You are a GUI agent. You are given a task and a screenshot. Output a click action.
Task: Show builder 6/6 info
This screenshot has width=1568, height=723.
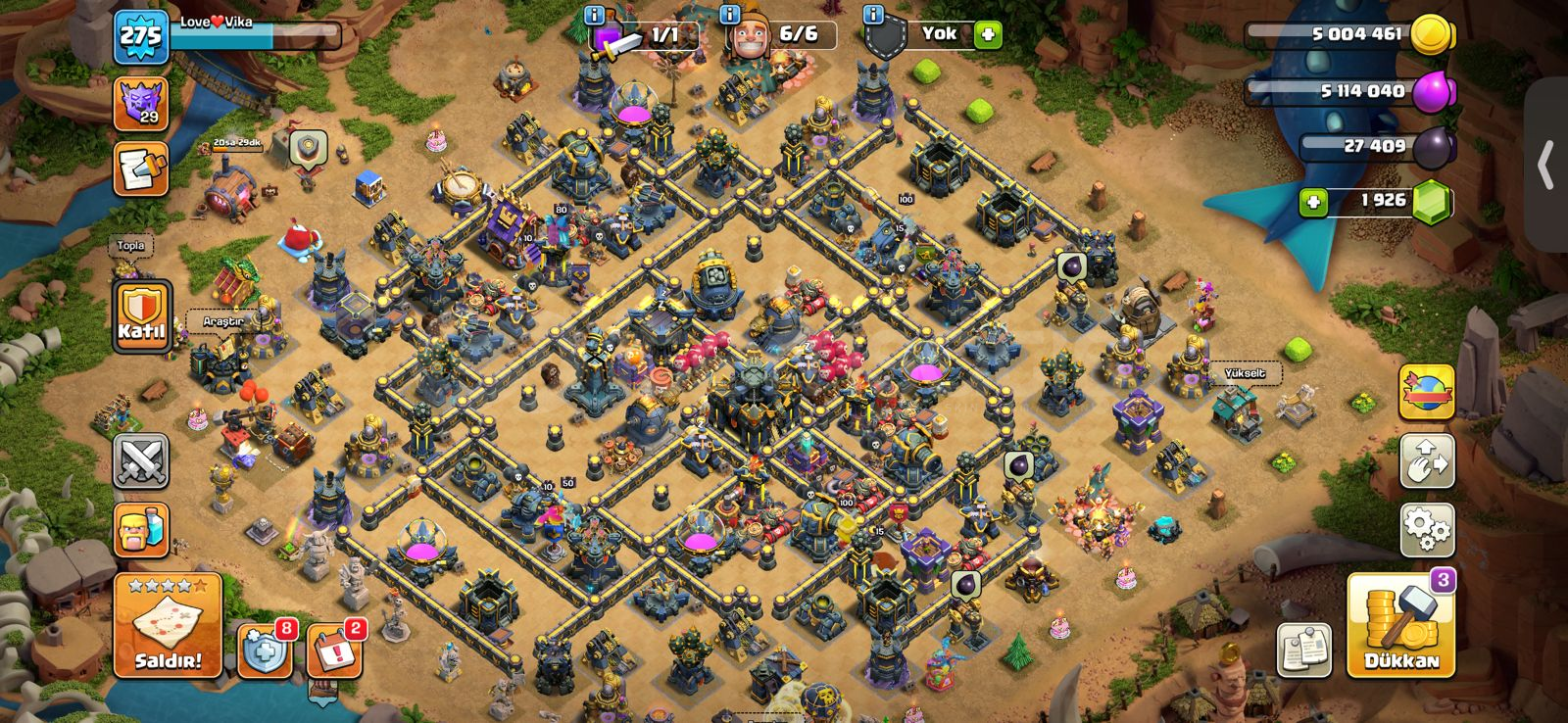(729, 15)
